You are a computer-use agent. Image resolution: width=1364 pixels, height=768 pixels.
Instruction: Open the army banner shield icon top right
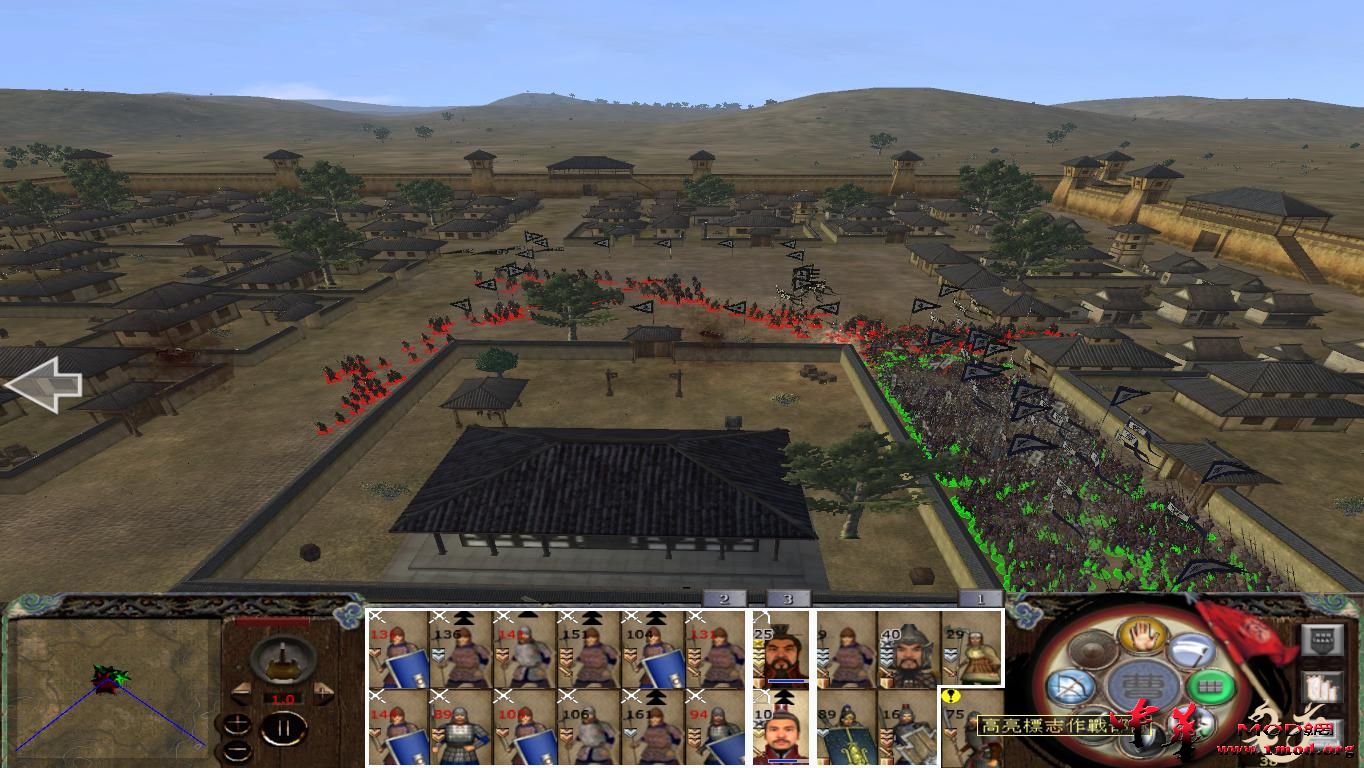click(x=1321, y=639)
